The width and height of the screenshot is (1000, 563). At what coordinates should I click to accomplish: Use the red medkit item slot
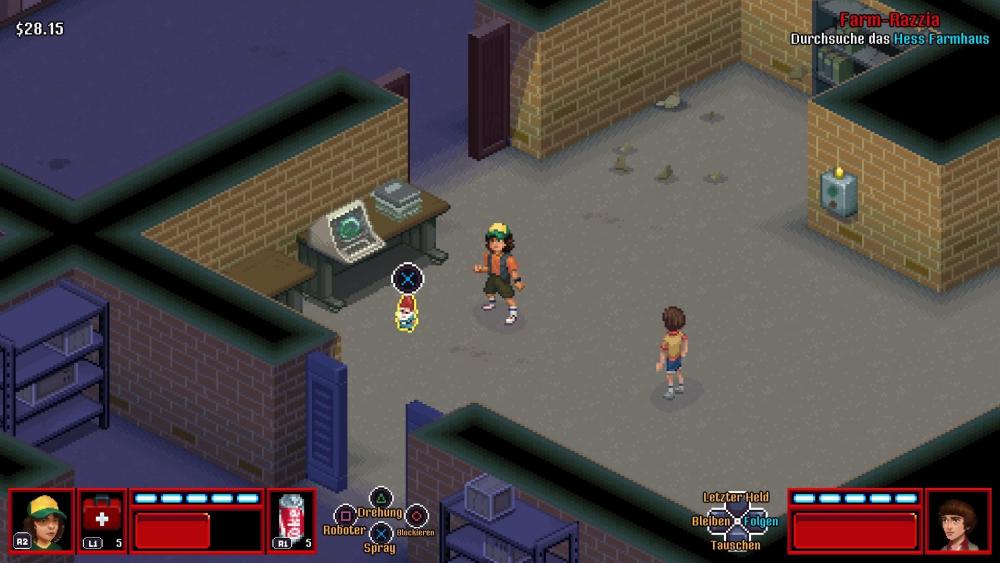coord(102,520)
